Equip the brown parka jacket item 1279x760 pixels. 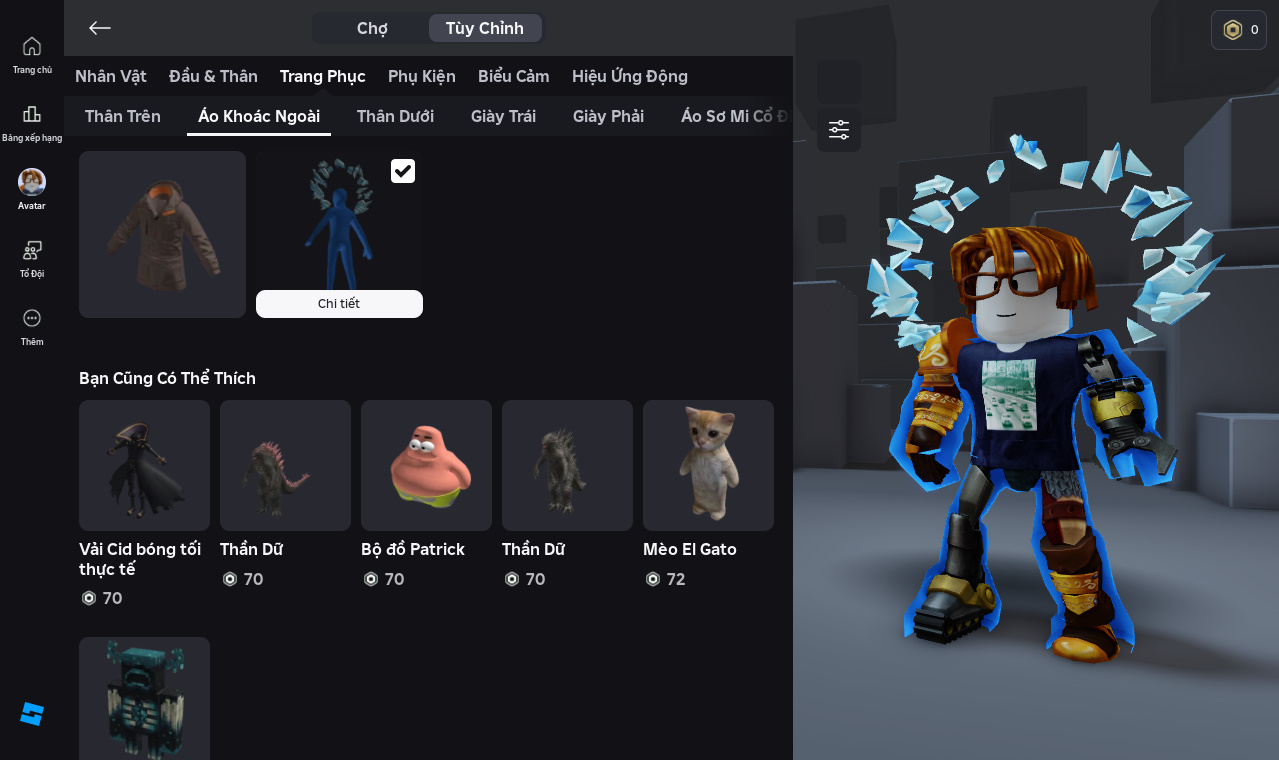point(162,234)
